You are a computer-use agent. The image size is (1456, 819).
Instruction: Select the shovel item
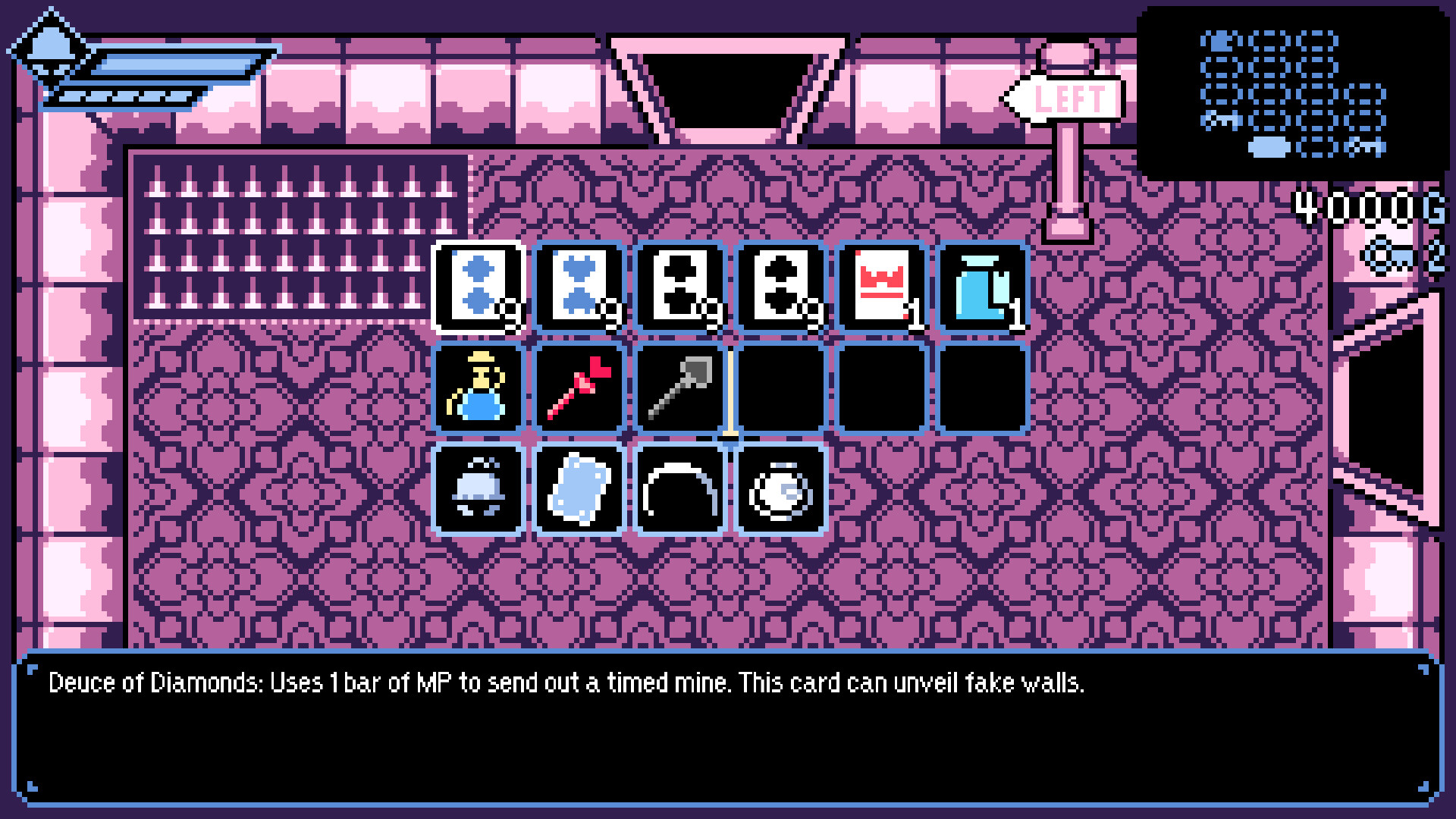[679, 388]
